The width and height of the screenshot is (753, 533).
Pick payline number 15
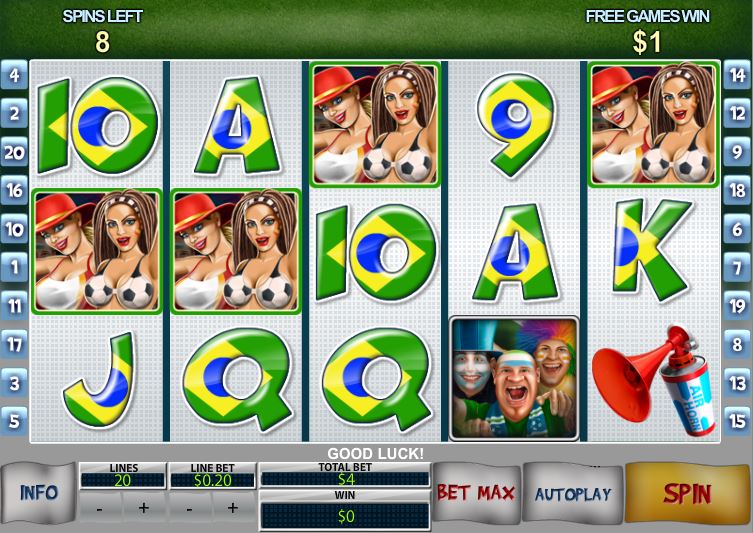point(737,421)
